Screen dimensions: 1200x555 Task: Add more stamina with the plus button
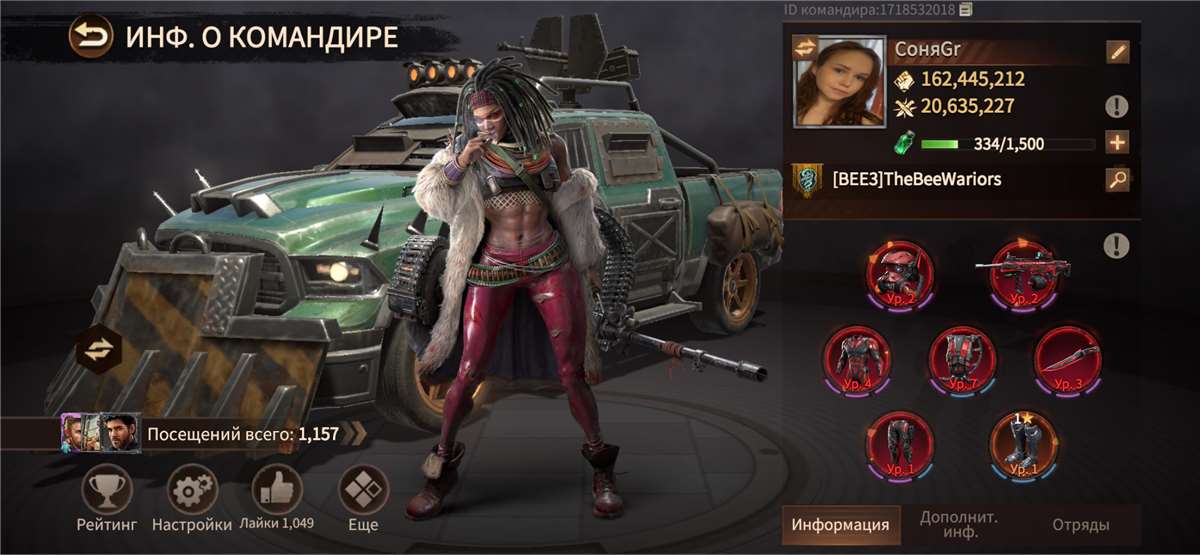coord(1117,143)
